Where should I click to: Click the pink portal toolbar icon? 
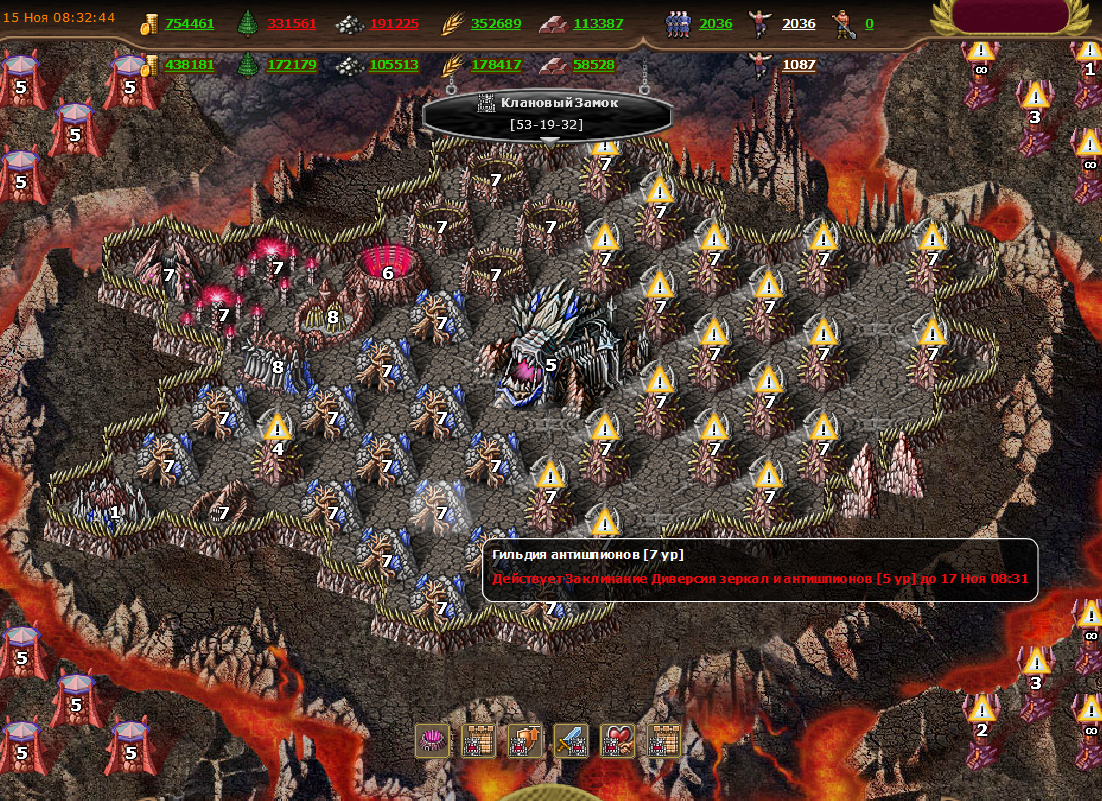pos(432,741)
